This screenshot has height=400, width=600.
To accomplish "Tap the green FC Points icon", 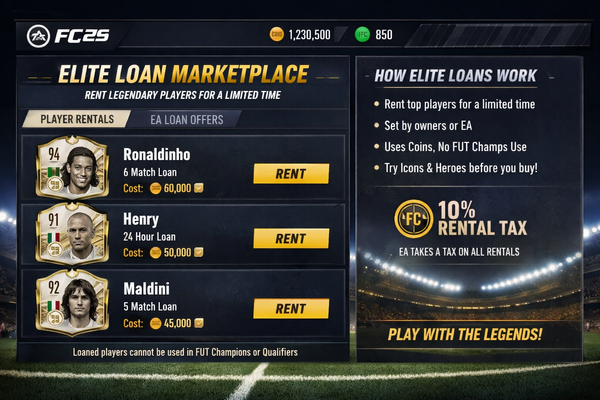I will click(362, 35).
